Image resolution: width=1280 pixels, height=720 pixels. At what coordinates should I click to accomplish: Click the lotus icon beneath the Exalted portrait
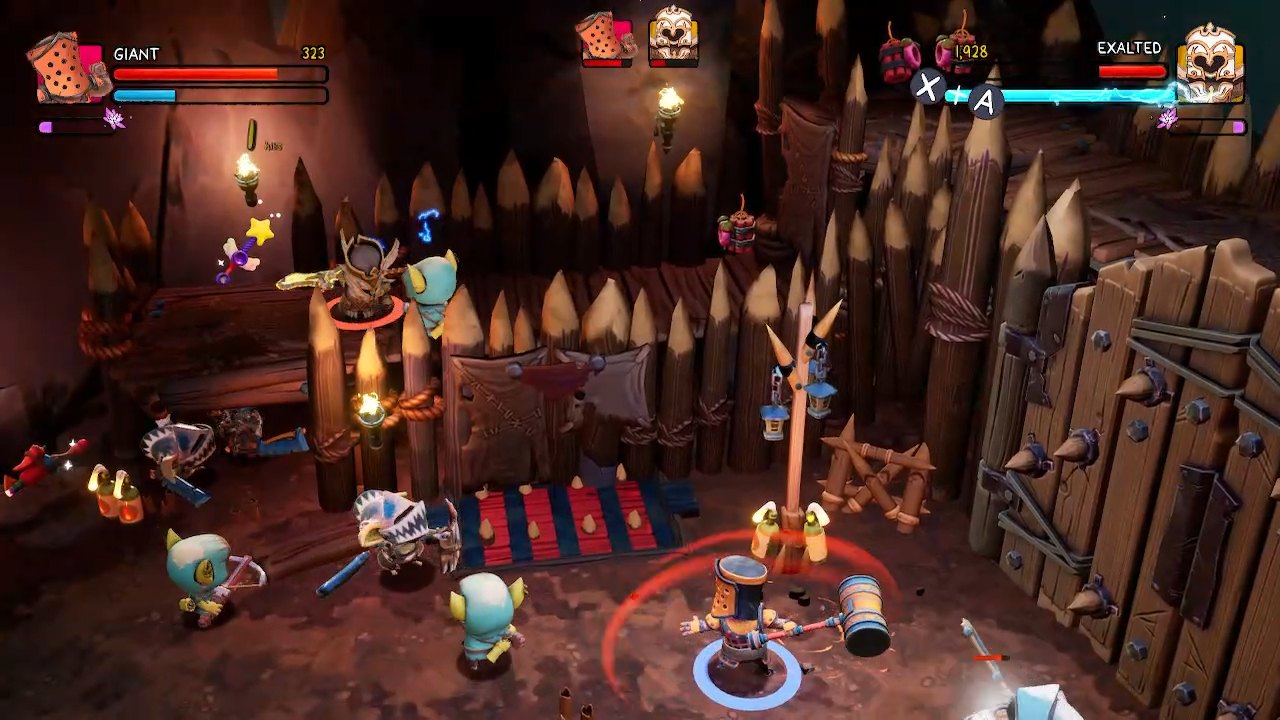1166,119
